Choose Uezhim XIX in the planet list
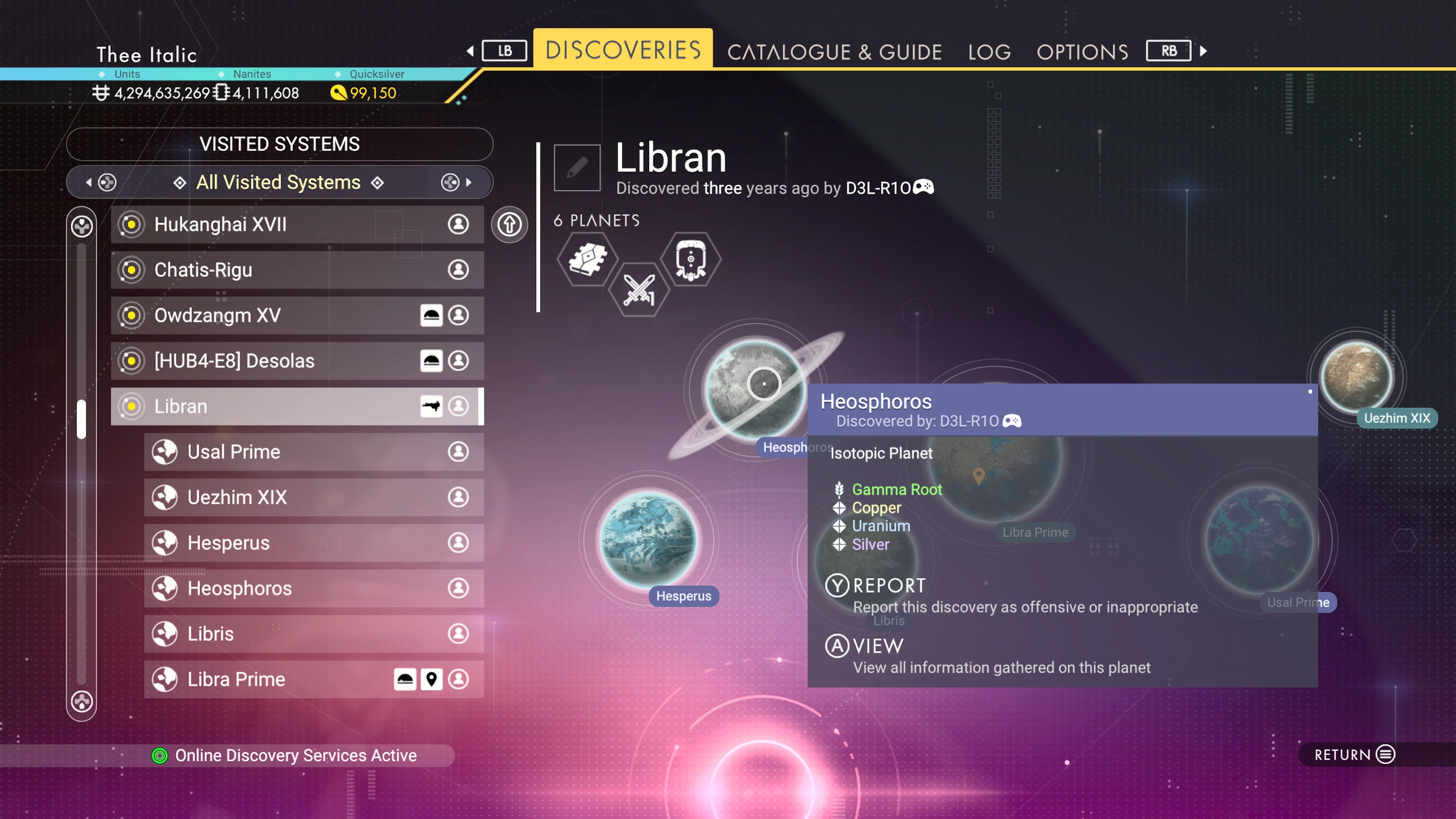This screenshot has height=819, width=1456. point(314,497)
